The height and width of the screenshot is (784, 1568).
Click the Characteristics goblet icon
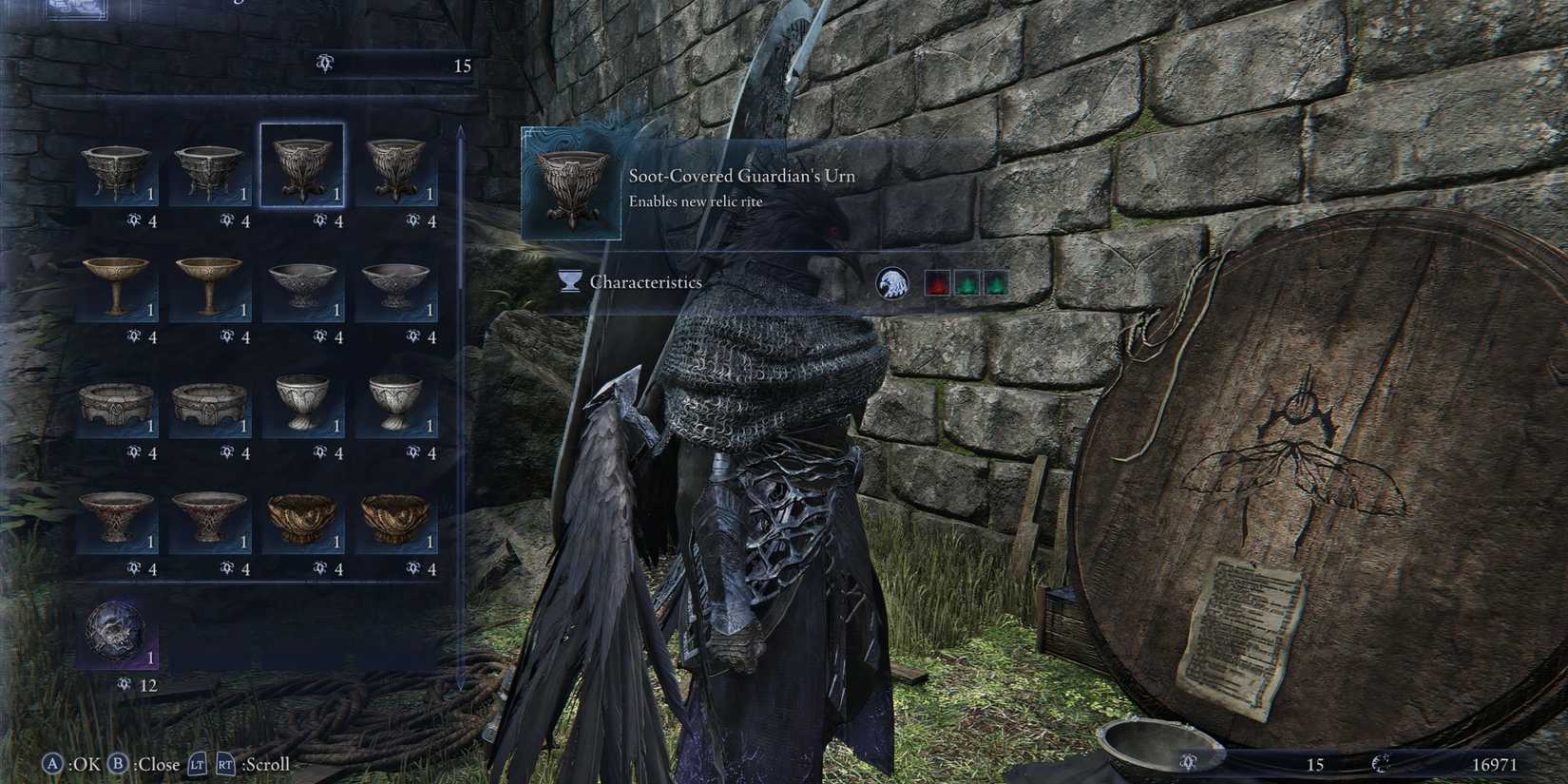point(569,282)
